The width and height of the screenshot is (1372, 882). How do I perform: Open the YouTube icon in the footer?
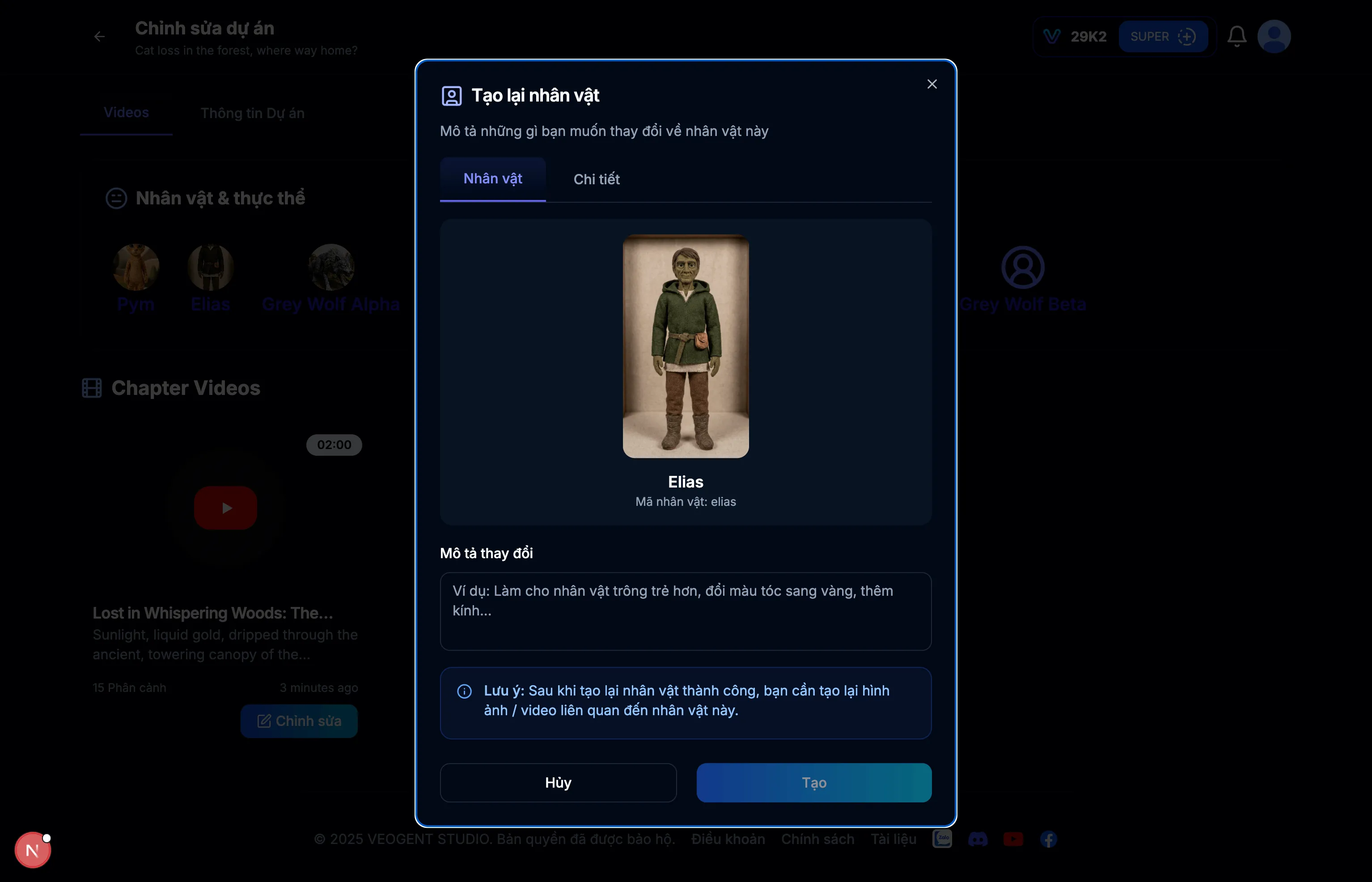pyautogui.click(x=1013, y=839)
